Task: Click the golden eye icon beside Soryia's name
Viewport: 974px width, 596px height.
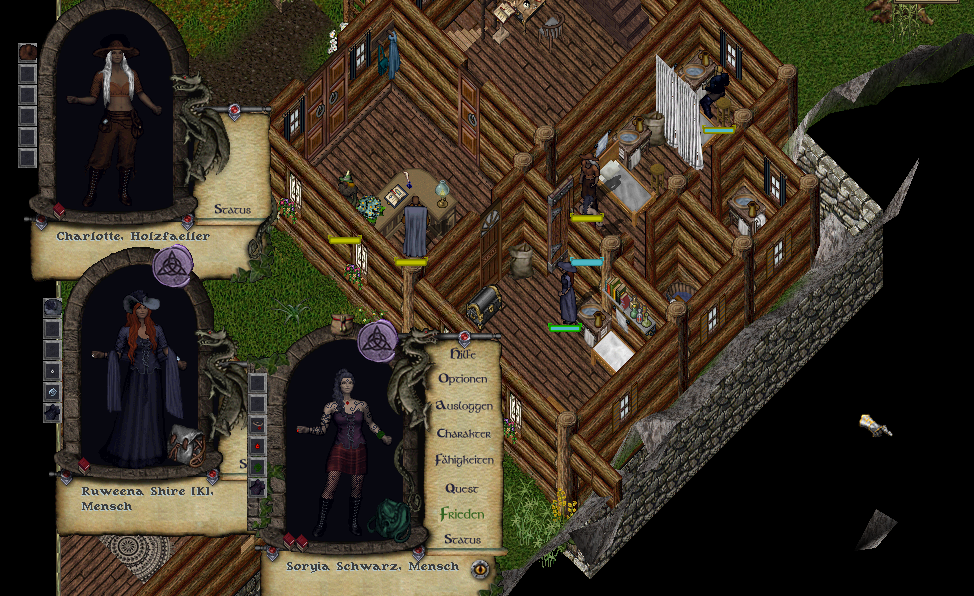Action: pyautogui.click(x=481, y=568)
